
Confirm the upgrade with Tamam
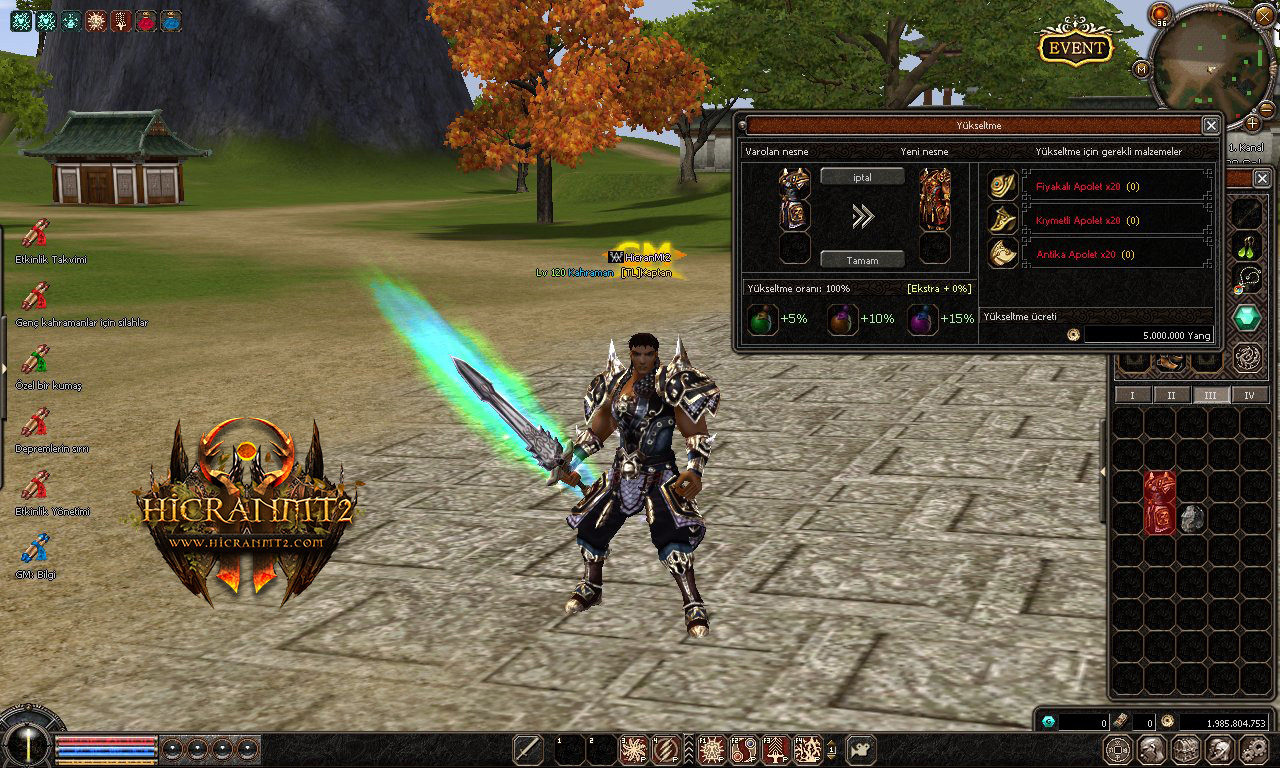point(862,260)
